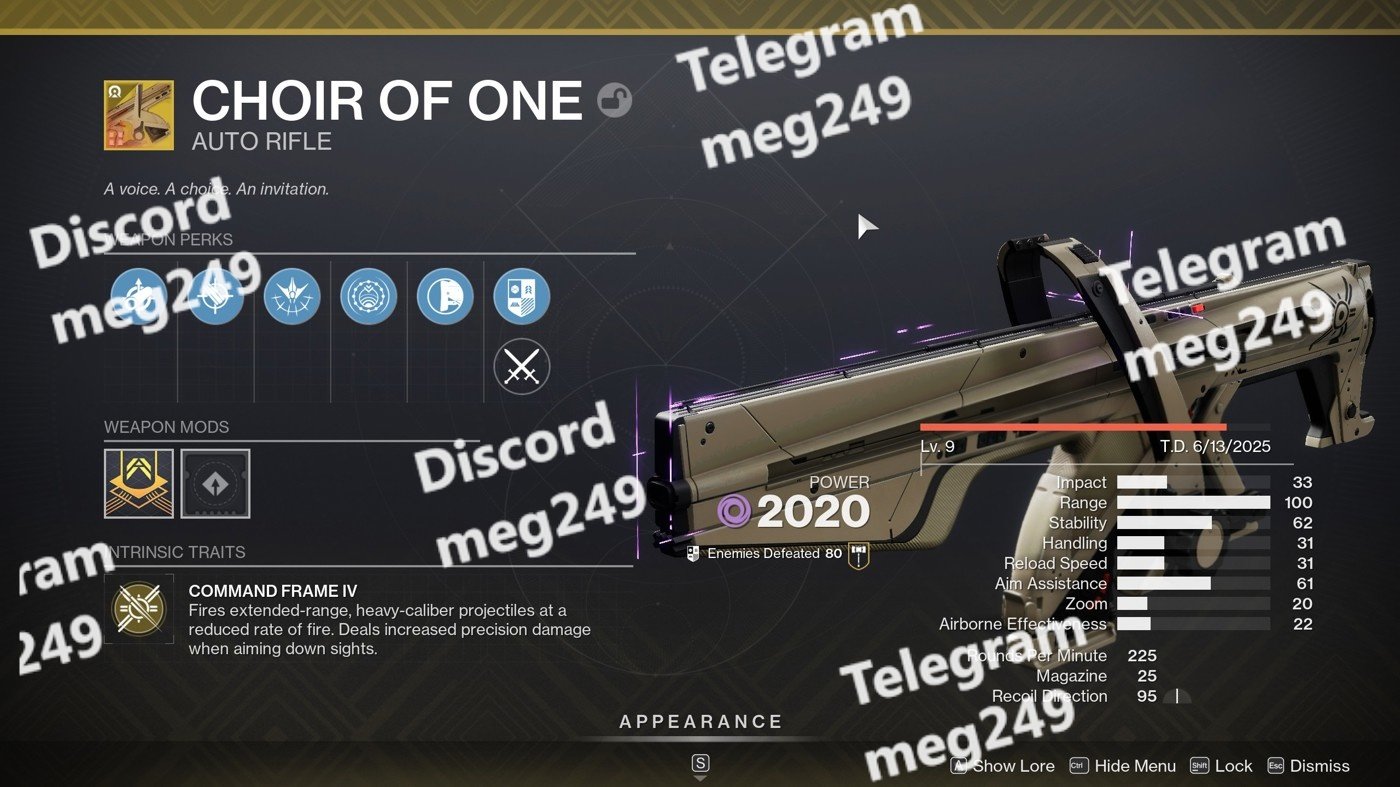Inspect the stock-shaped weapon perk
Image resolution: width=1400 pixels, height=787 pixels.
(x=445, y=297)
